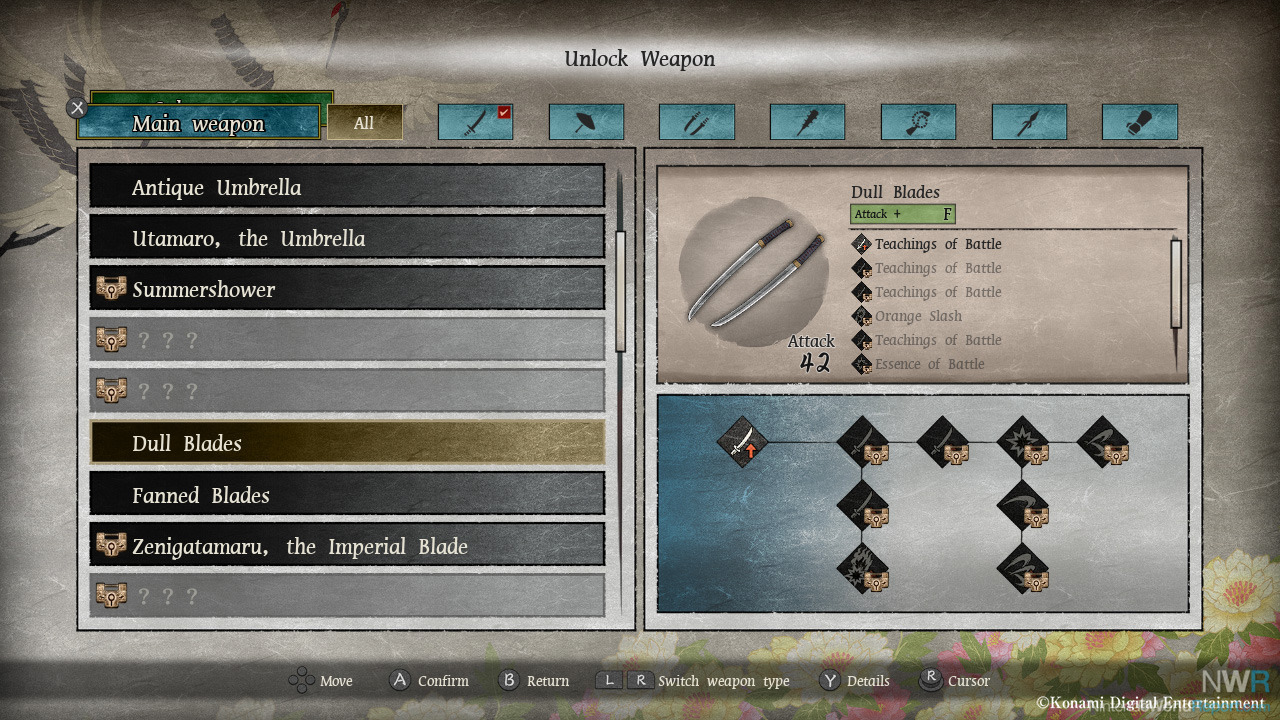1280x720 pixels.
Task: Switch to the spear weapon type tab
Action: 1029,123
